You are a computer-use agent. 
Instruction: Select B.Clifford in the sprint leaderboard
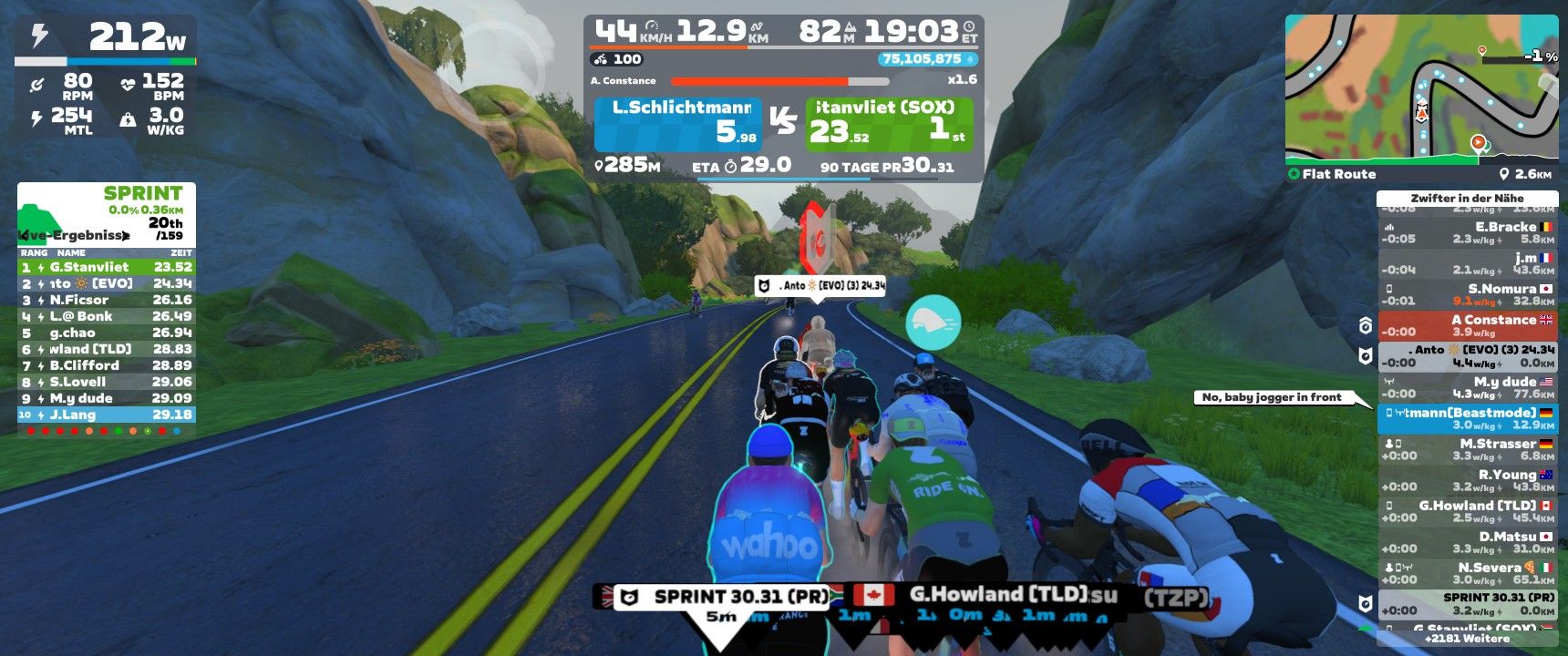(x=106, y=365)
